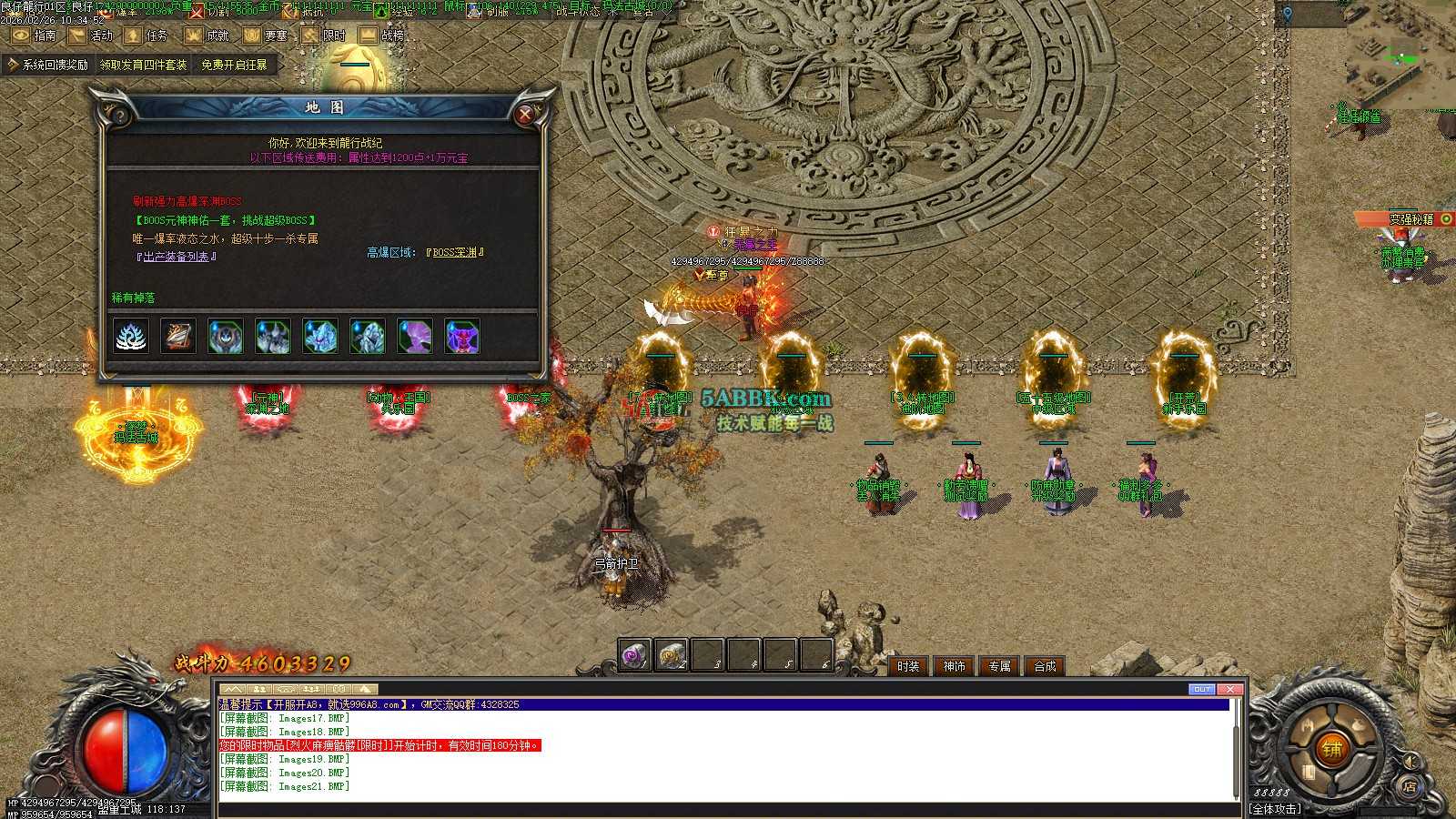Select the purple item in hotbar slot 1
1456x819 pixels.
pos(634,654)
